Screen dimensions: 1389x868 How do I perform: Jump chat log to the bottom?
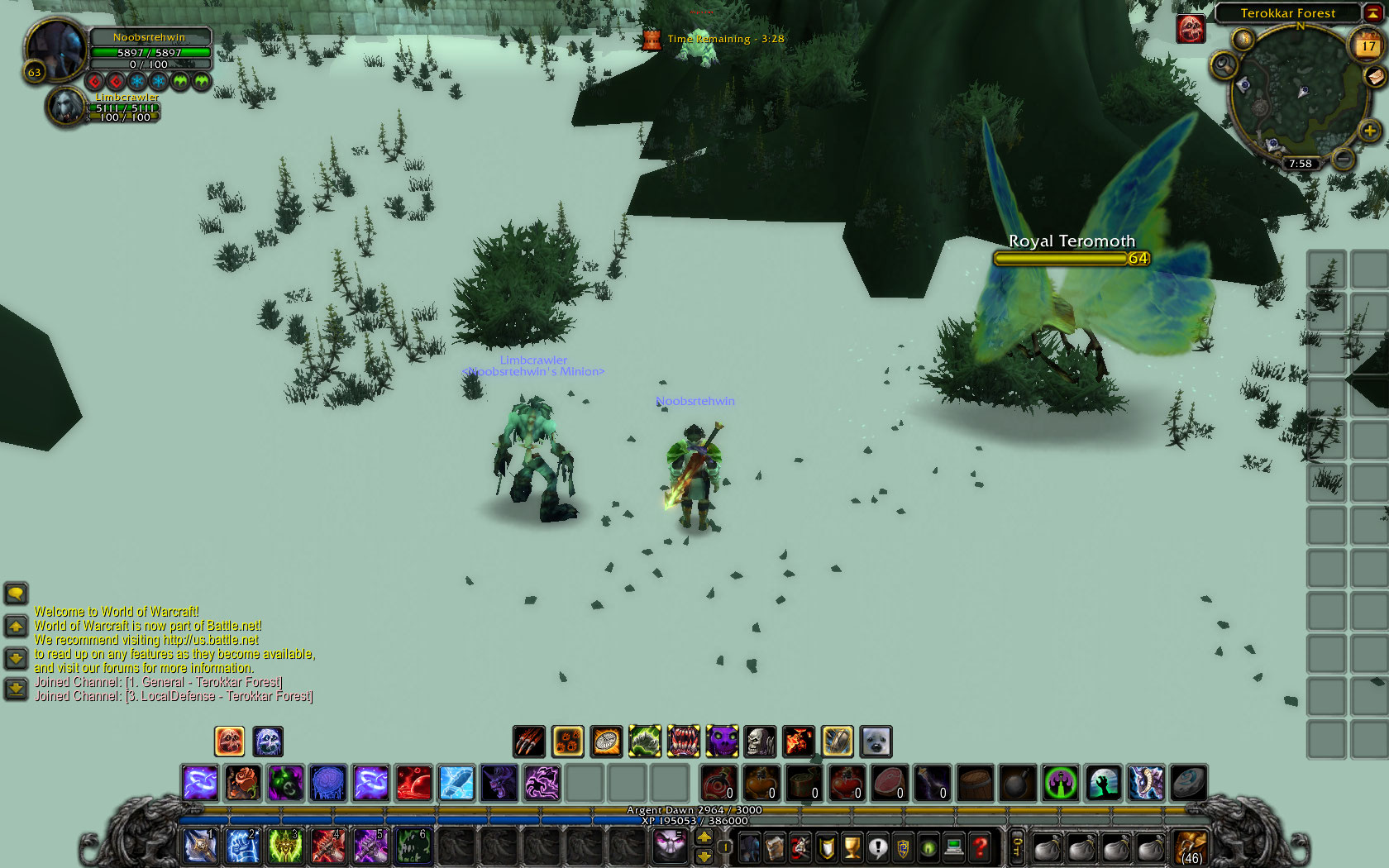coord(16,689)
